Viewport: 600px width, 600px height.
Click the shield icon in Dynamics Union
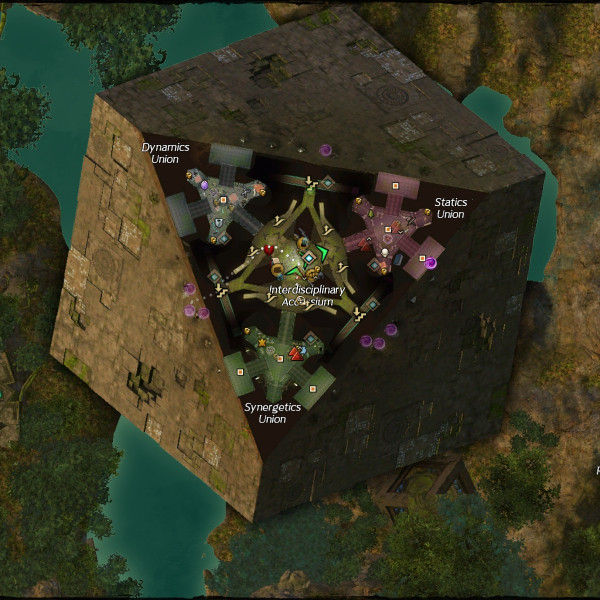click(222, 221)
